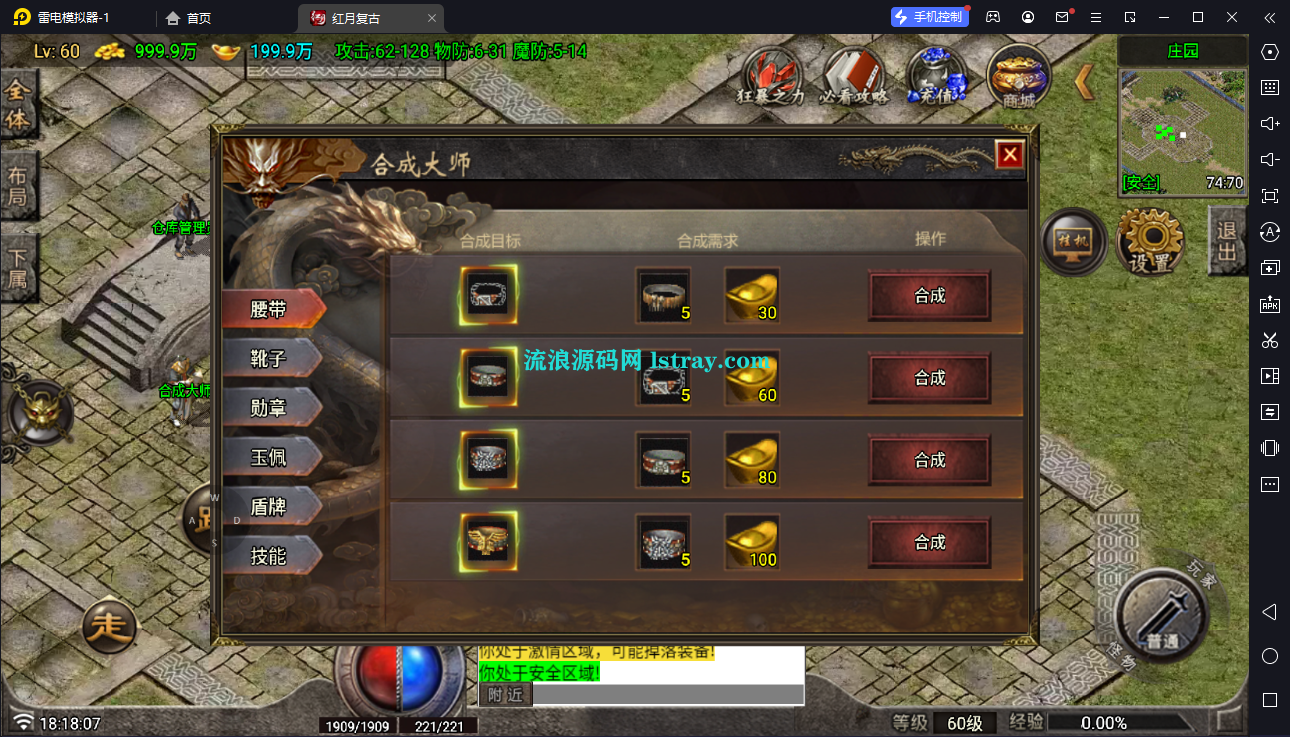The image size is (1290, 737).
Task: Switch to the 靴子 tab
Action: [270, 359]
